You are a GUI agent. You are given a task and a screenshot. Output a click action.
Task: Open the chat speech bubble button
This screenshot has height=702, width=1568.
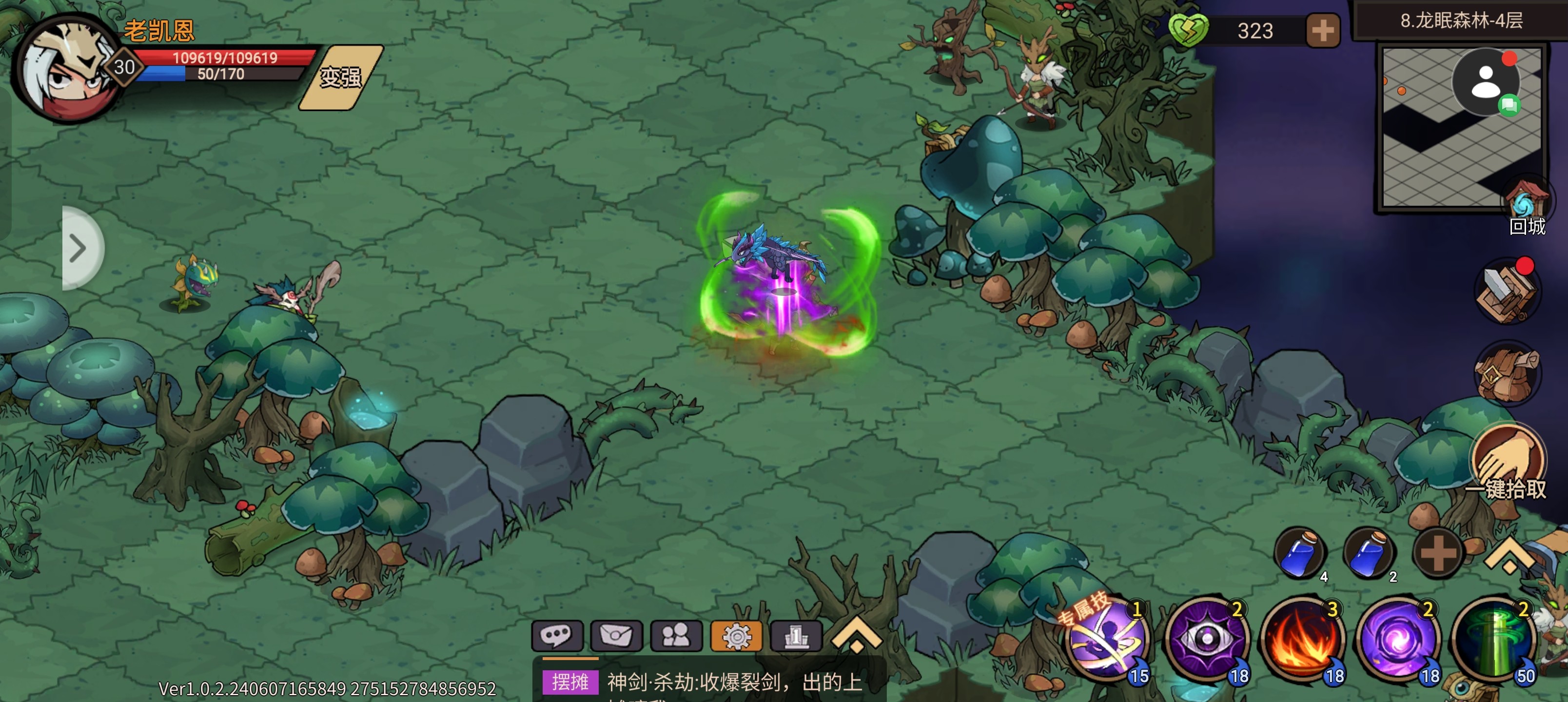tap(556, 636)
